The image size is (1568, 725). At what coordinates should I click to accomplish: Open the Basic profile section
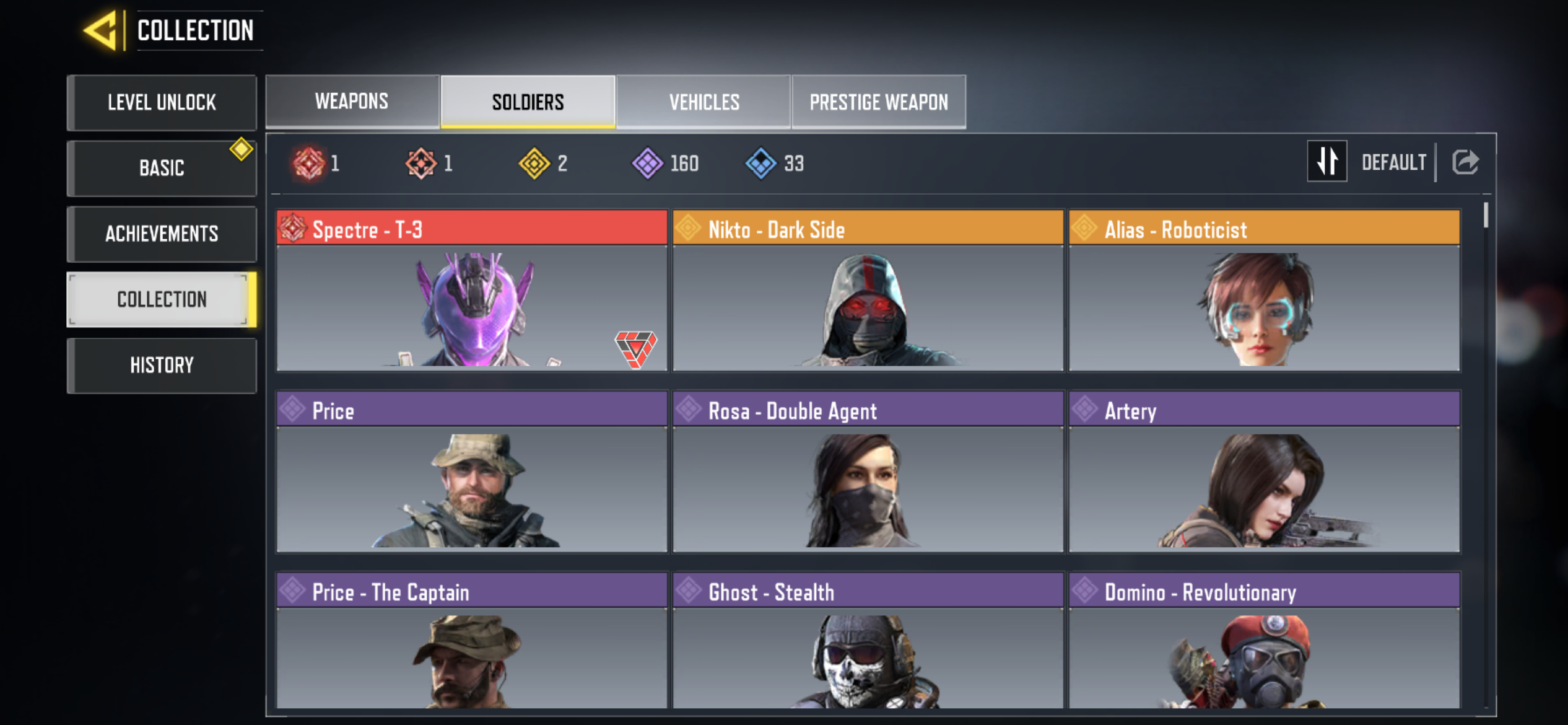[162, 168]
